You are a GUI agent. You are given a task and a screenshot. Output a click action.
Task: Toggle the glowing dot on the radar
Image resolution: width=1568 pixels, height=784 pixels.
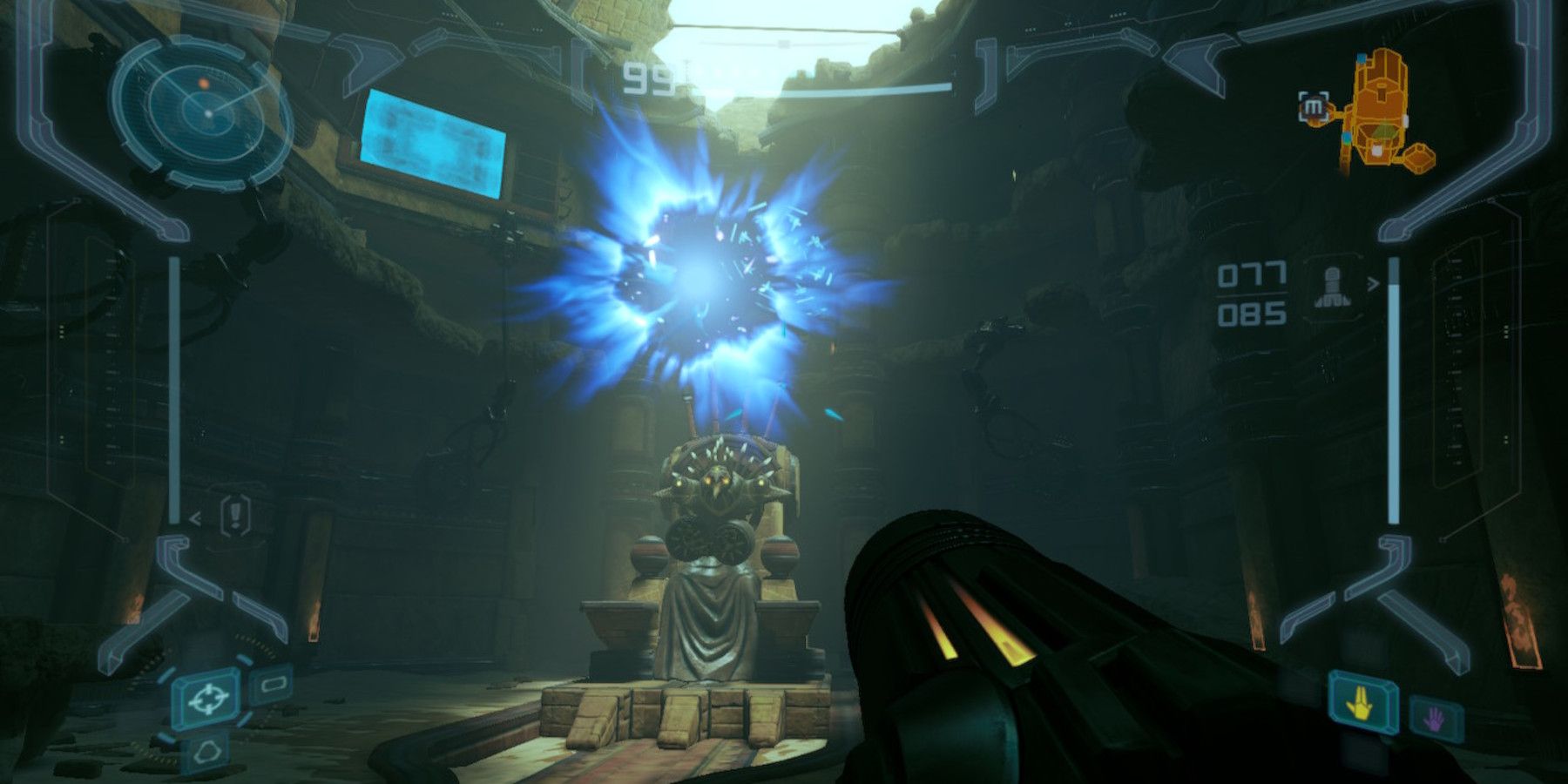(205, 83)
